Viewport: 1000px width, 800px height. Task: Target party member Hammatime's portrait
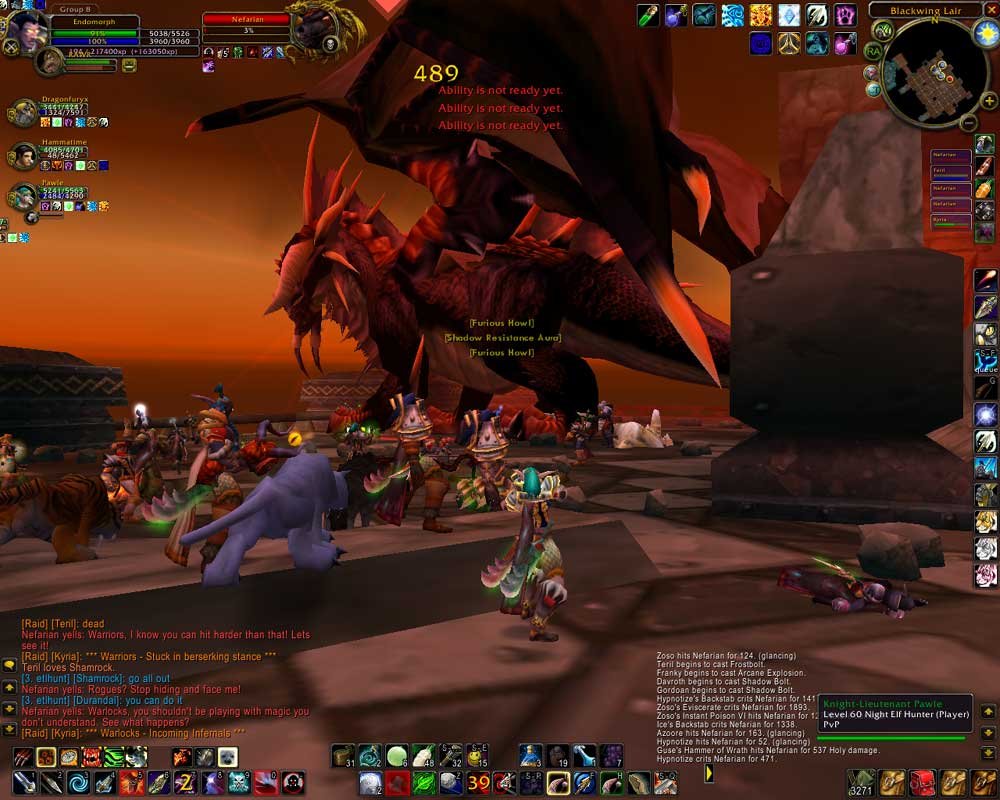21,156
